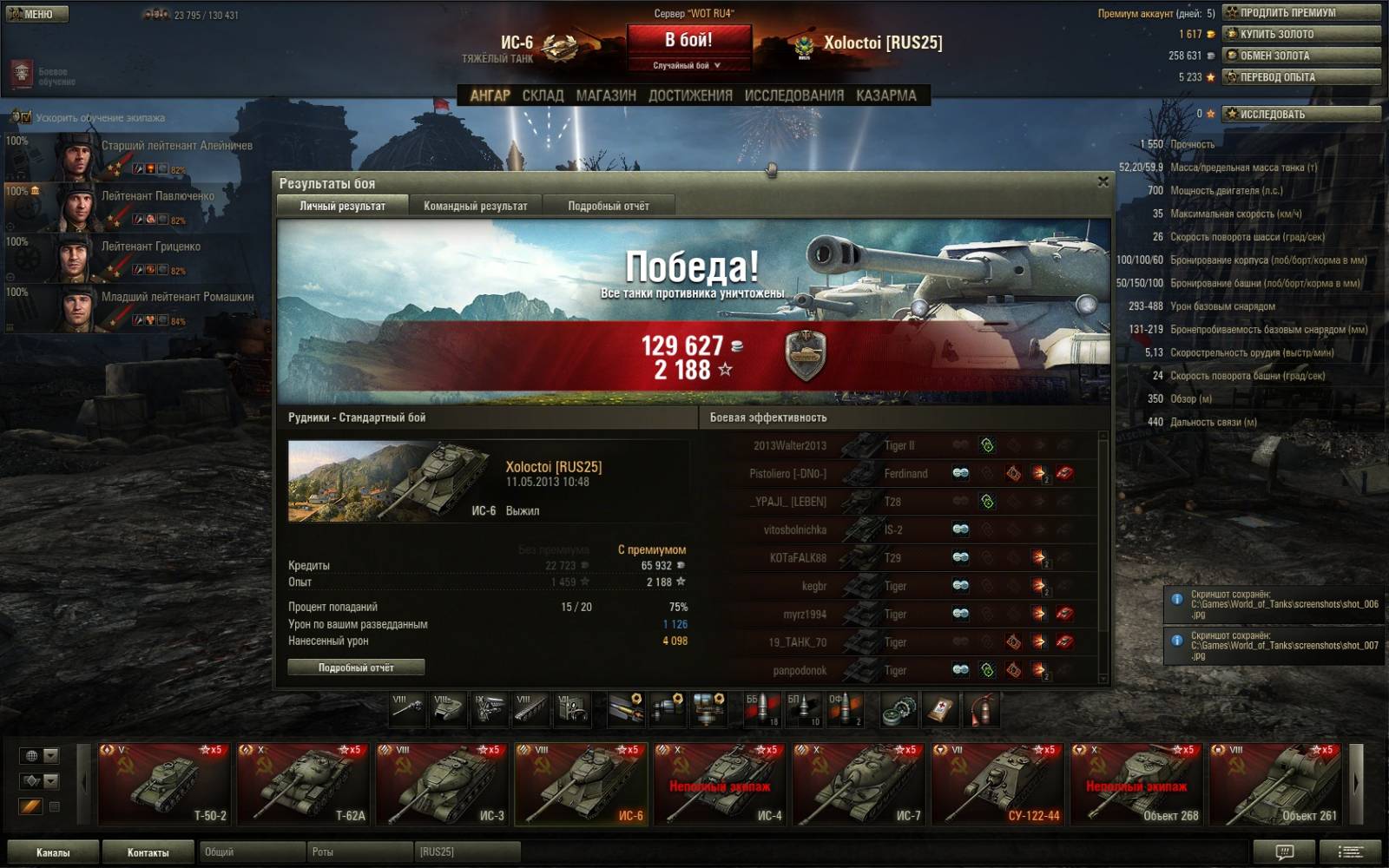Buy gold via Купить золото

[x=1300, y=34]
